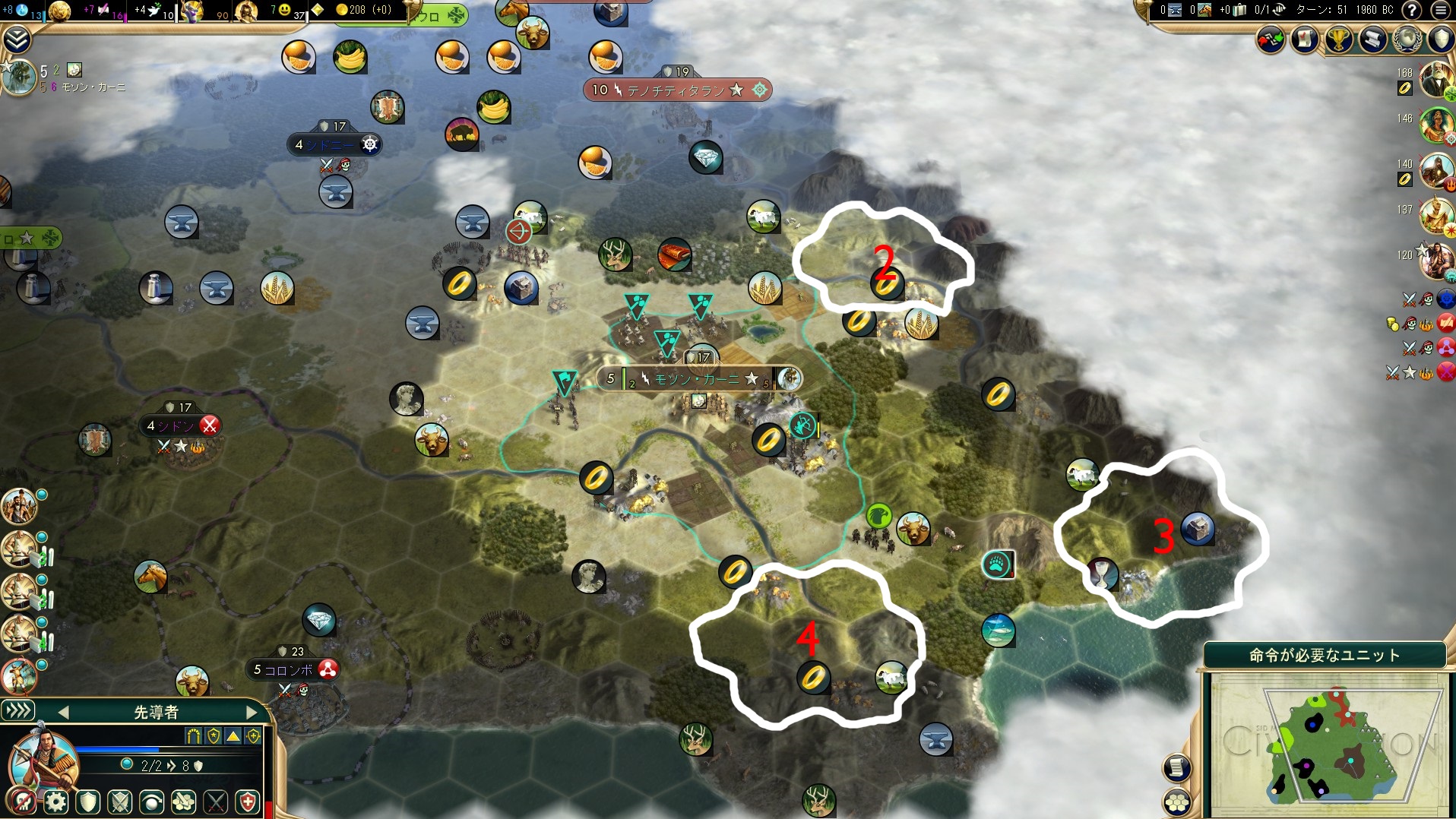The width and height of the screenshot is (1456, 819).
Task: Click the disband unit skull button
Action: (x=23, y=802)
